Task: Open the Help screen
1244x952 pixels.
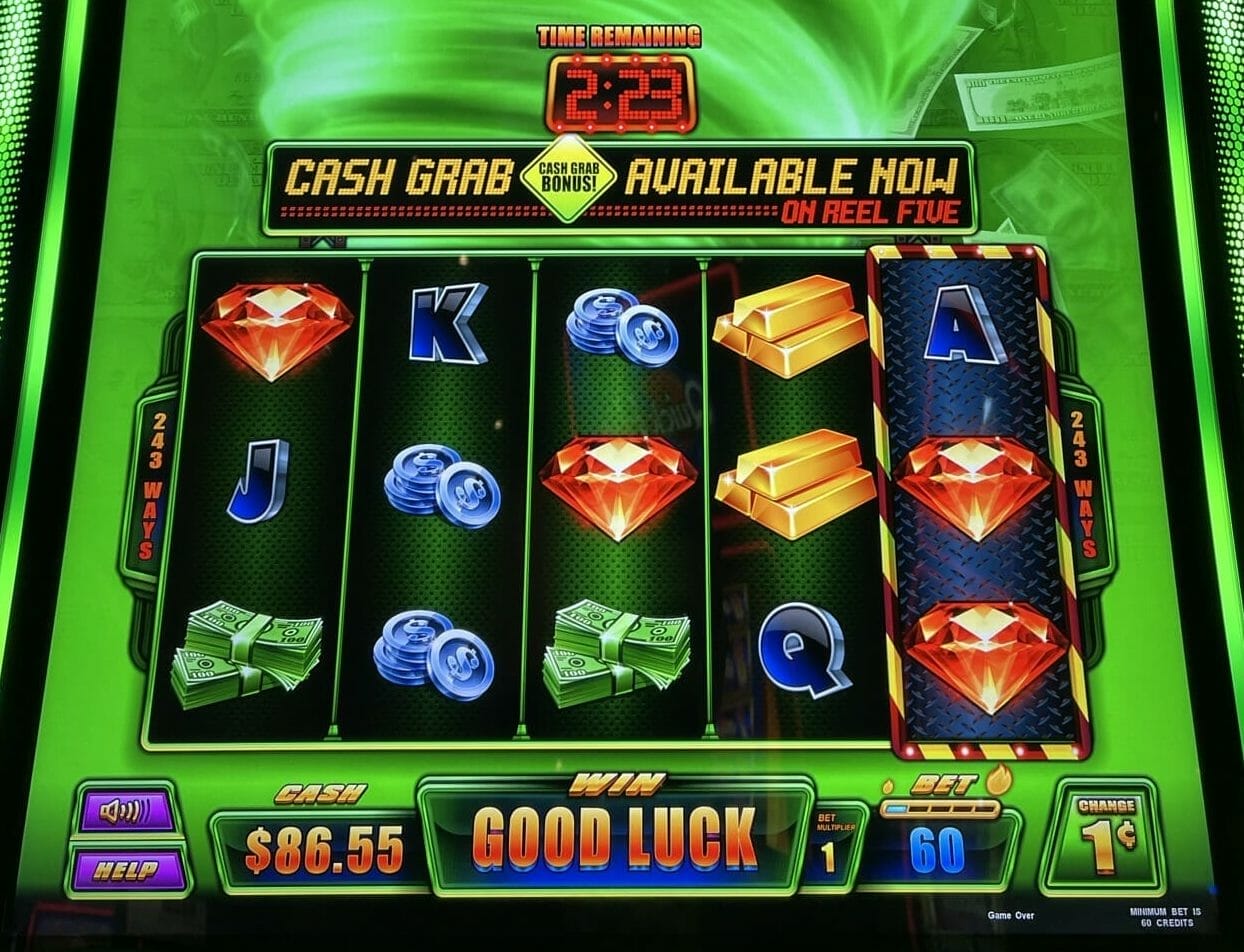Action: (x=127, y=870)
